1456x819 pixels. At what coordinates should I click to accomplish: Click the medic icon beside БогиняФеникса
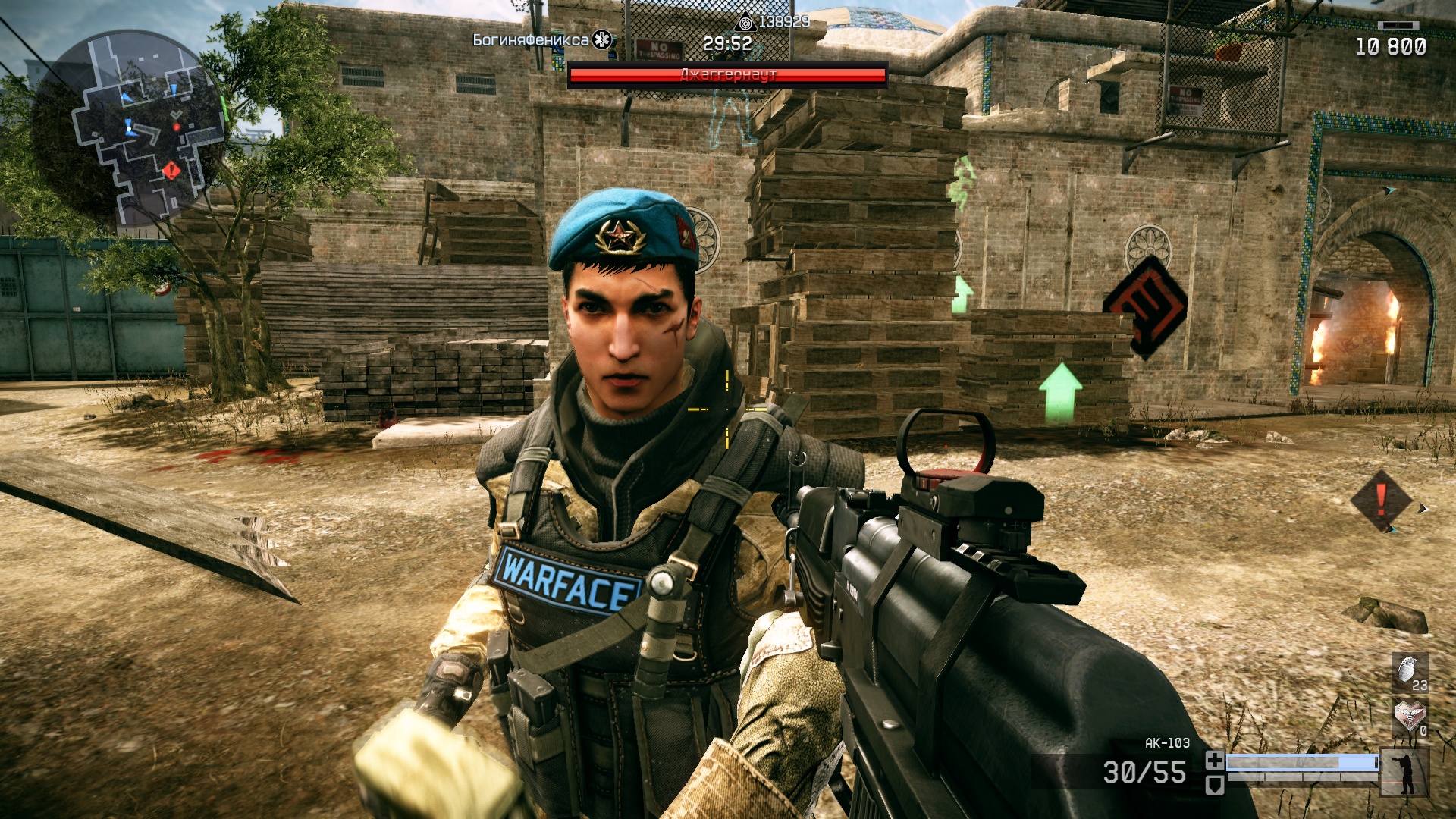point(604,39)
